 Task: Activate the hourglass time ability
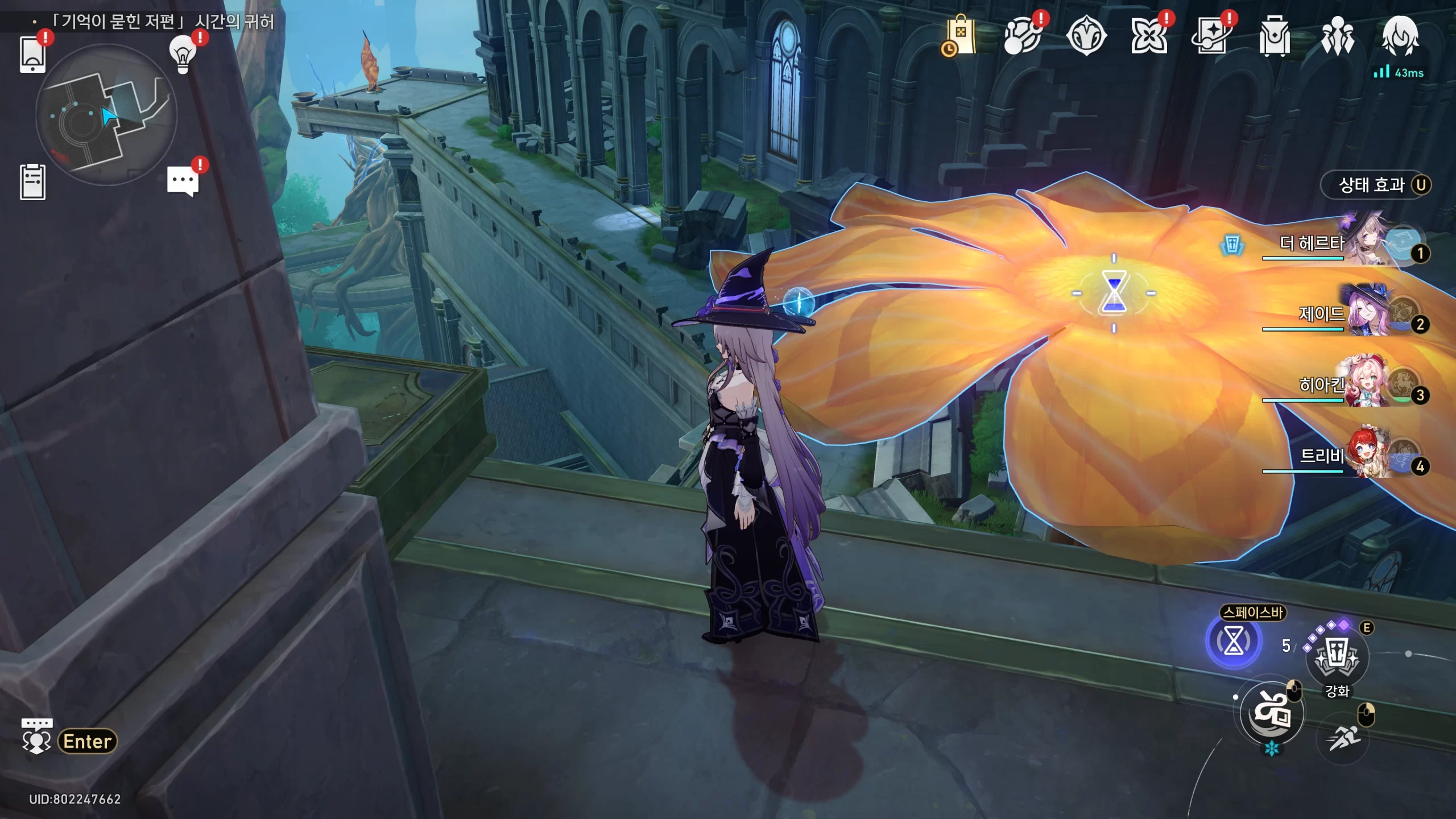tap(1234, 642)
